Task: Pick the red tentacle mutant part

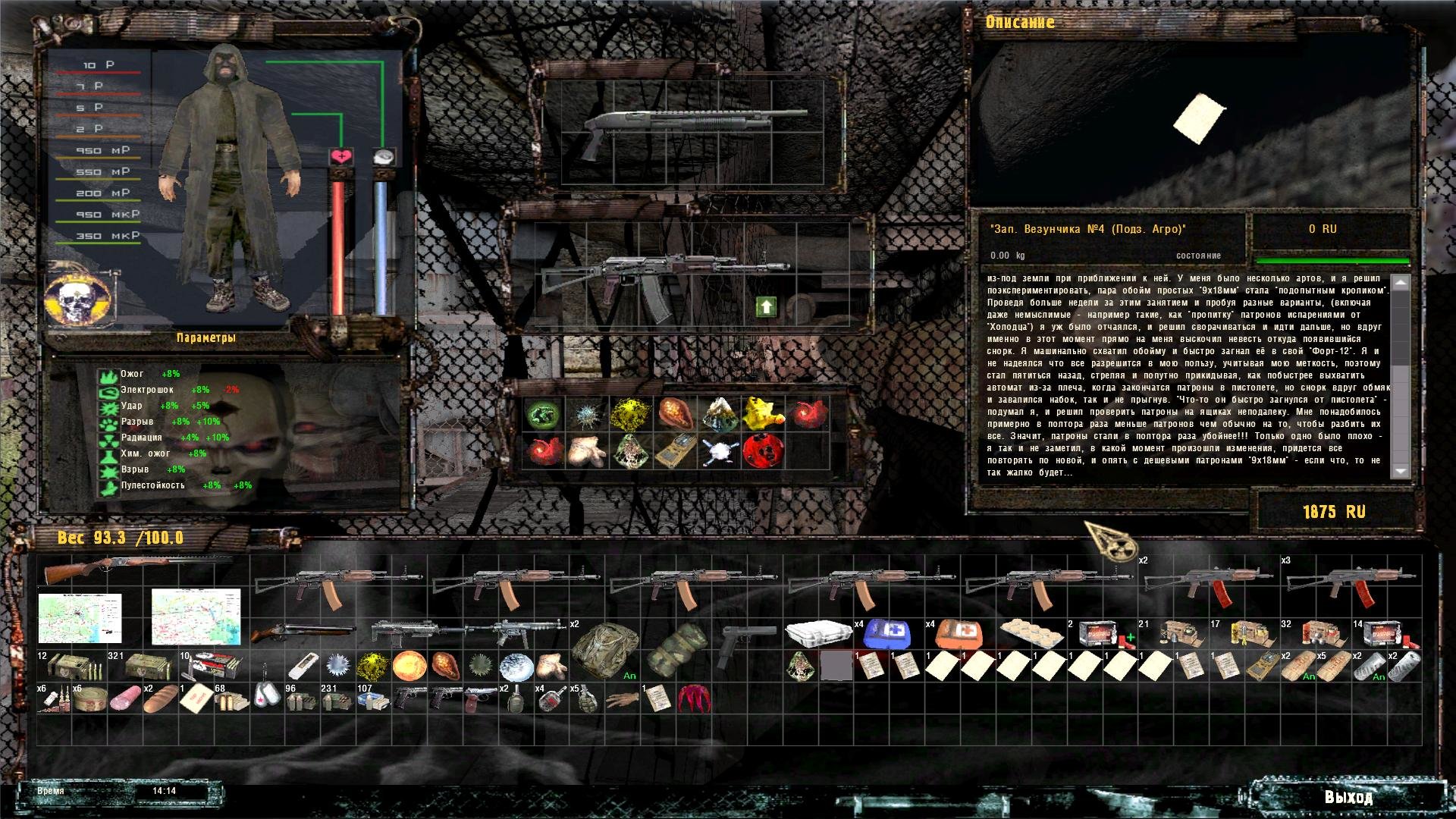Action: [x=693, y=699]
